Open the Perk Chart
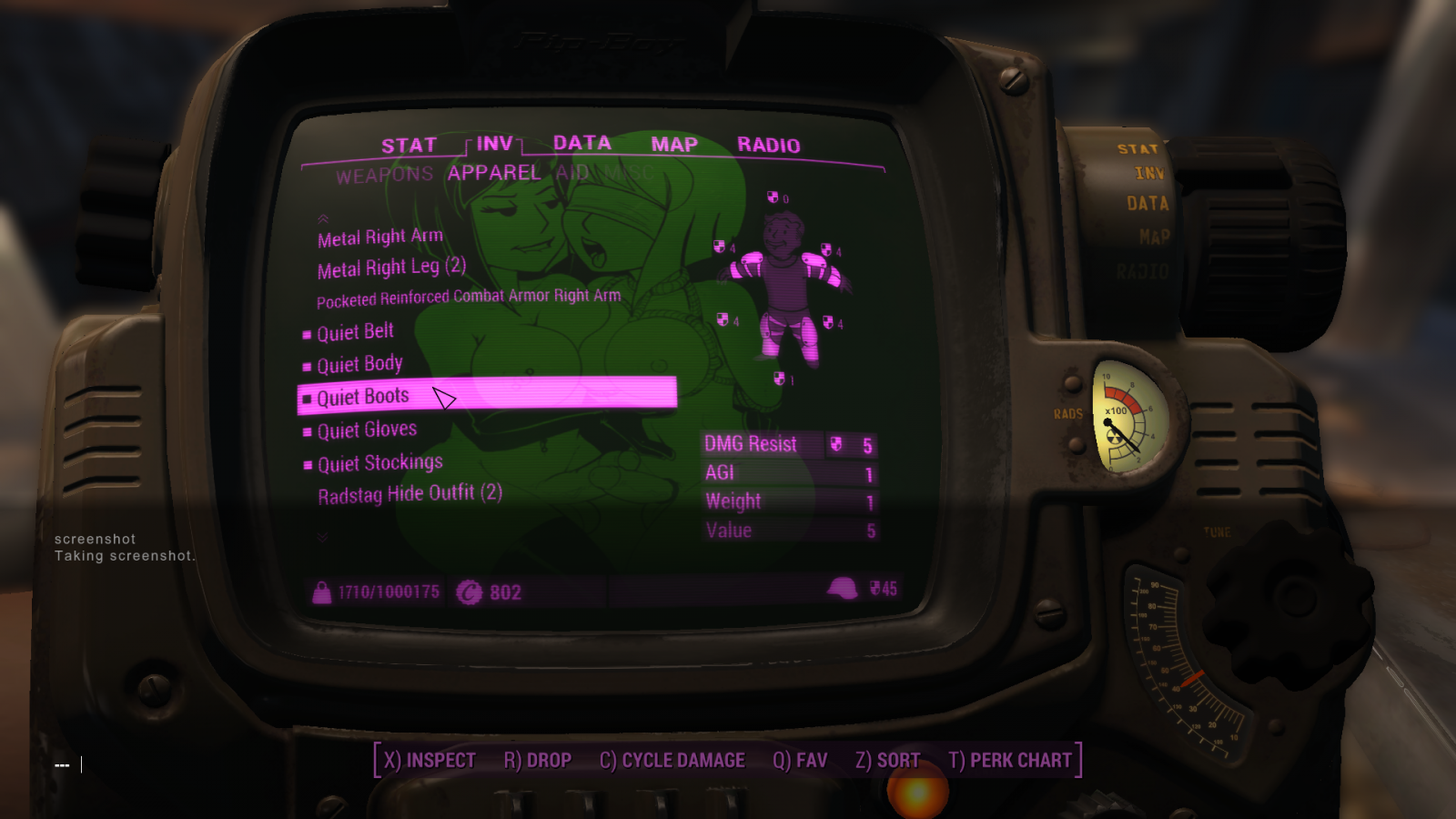Viewport: 1456px width, 819px height. [1011, 760]
